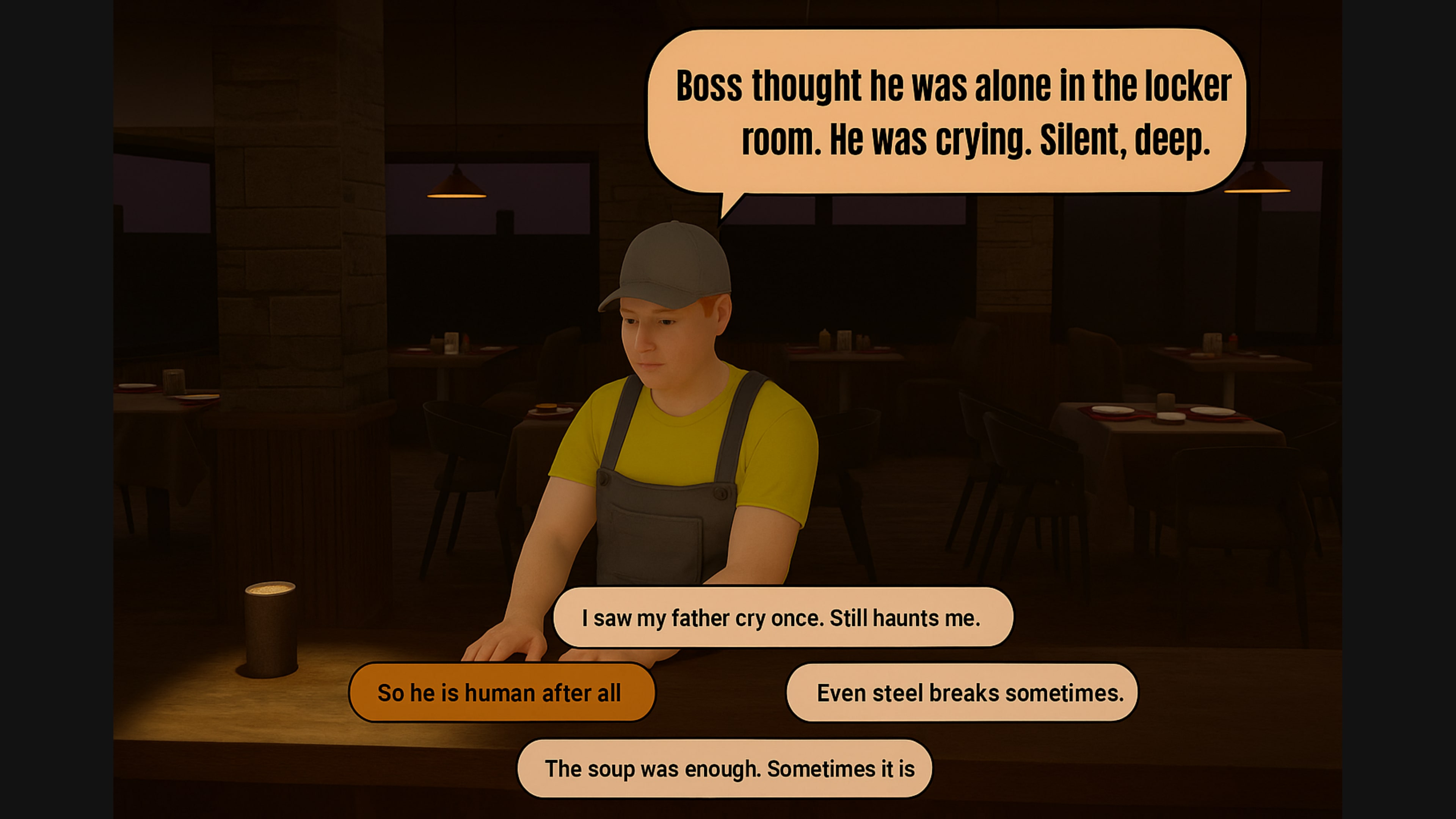Click the waiter's gray baseball cap
The width and height of the screenshot is (1456, 819).
point(667,266)
